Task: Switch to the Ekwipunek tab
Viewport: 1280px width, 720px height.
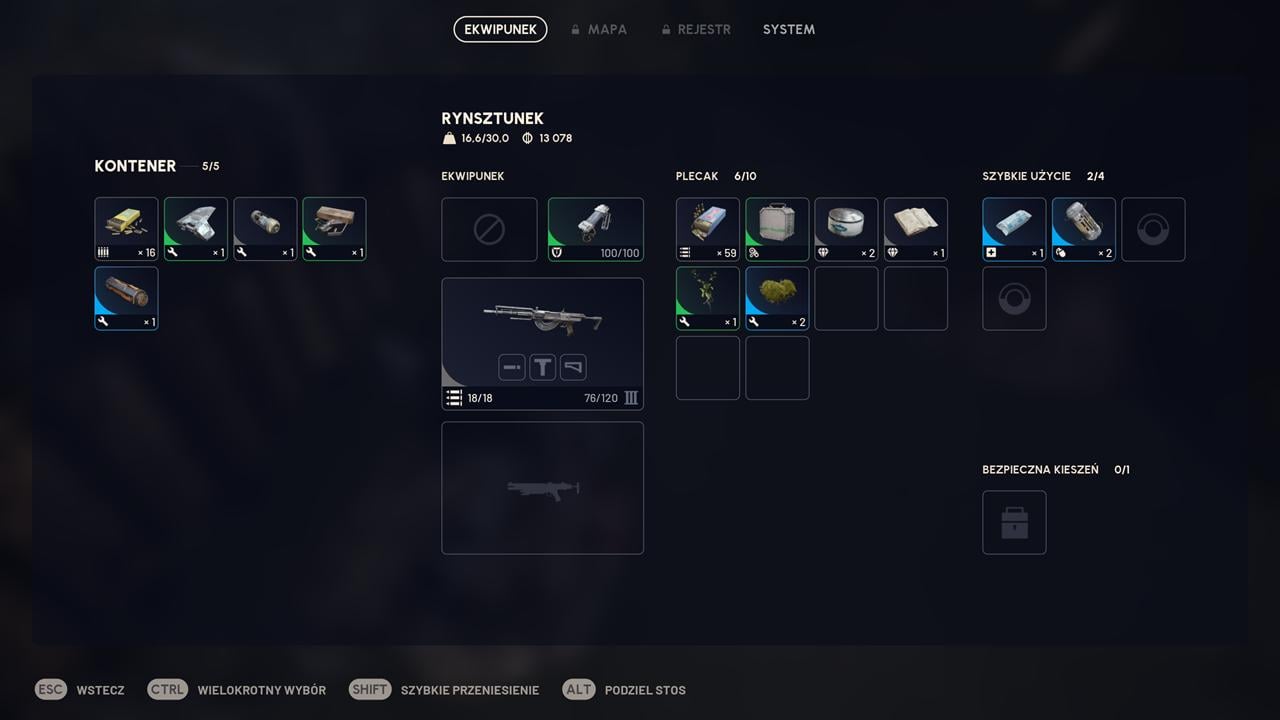Action: 500,29
